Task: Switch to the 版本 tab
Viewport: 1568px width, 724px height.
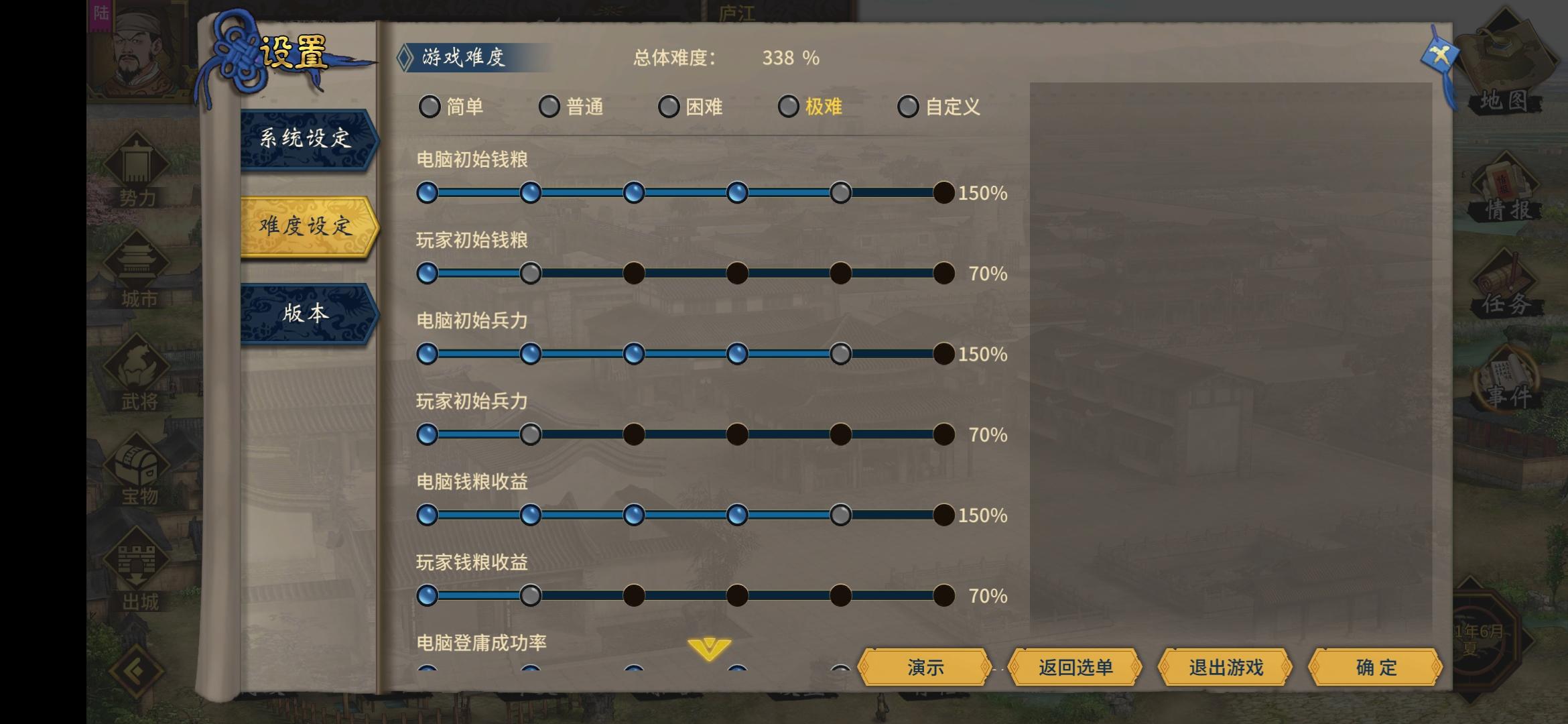Action: click(305, 314)
